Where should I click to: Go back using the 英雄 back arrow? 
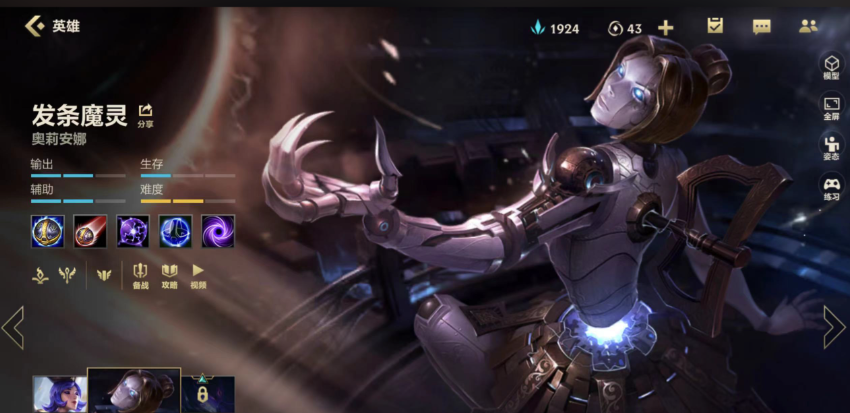click(35, 26)
